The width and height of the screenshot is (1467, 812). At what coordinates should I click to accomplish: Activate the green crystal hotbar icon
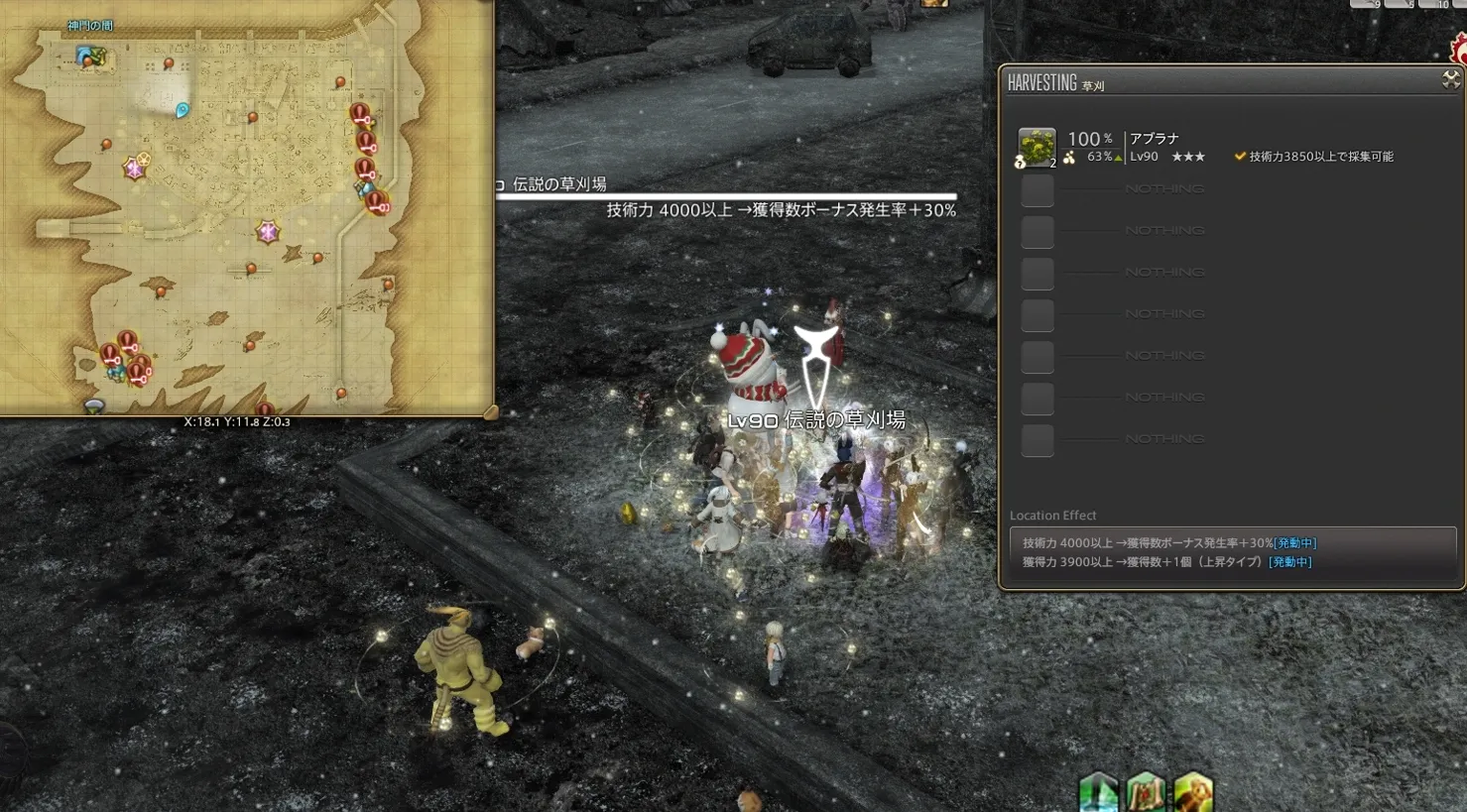[x=1099, y=793]
